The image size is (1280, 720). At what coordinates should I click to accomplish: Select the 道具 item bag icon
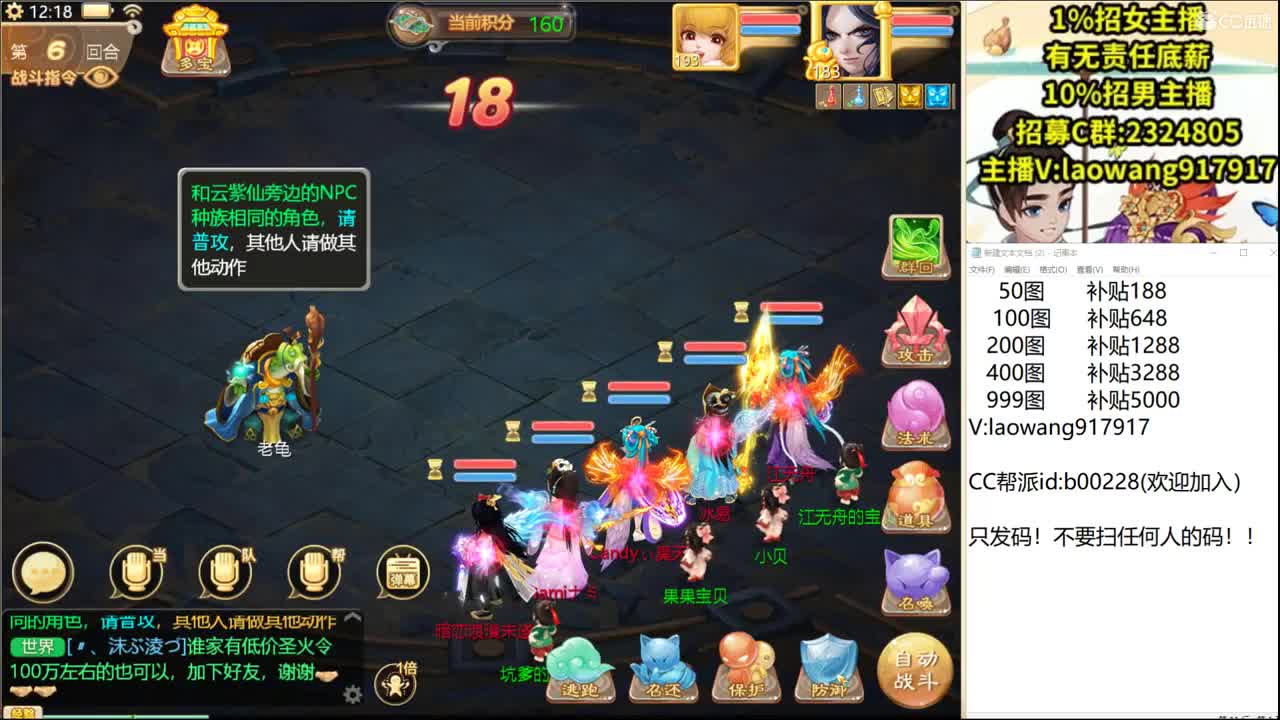915,495
